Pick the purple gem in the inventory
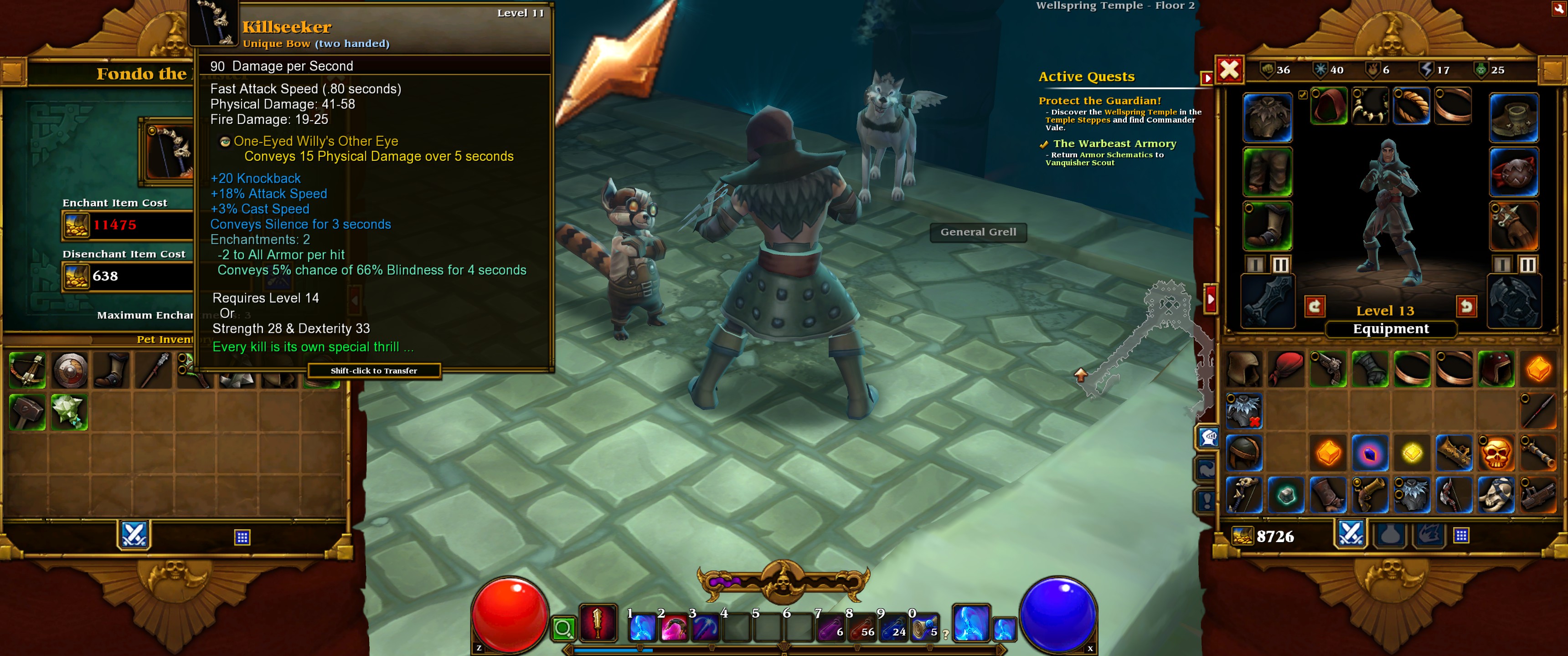Screen dimensions: 1568x656 (x=1370, y=453)
